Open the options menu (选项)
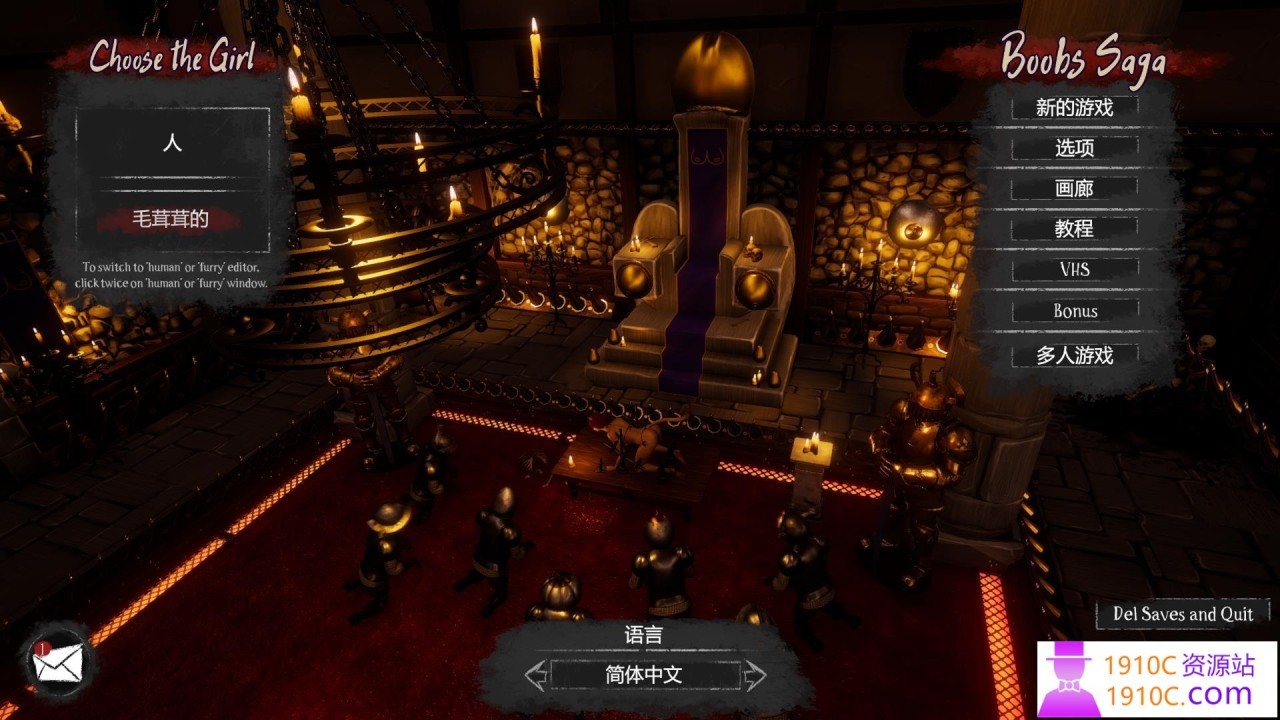Image resolution: width=1280 pixels, height=720 pixels. click(1074, 148)
